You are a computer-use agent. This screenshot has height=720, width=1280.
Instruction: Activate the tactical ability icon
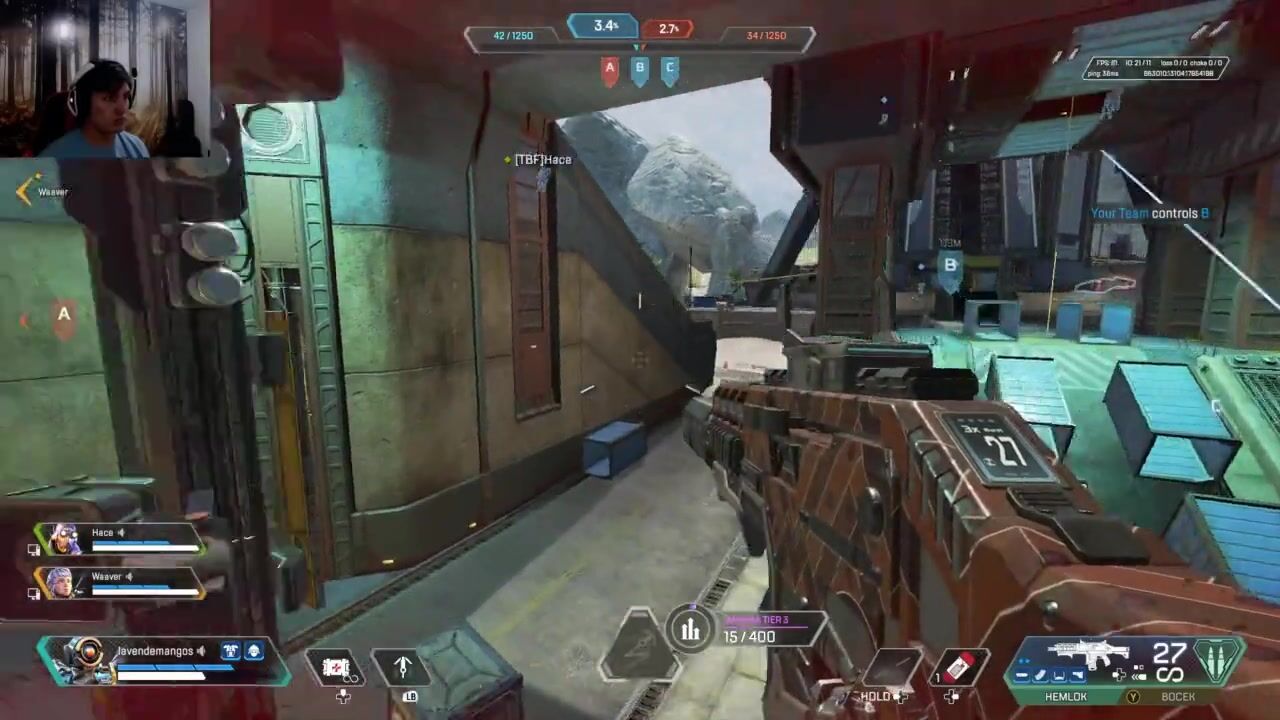tap(402, 667)
